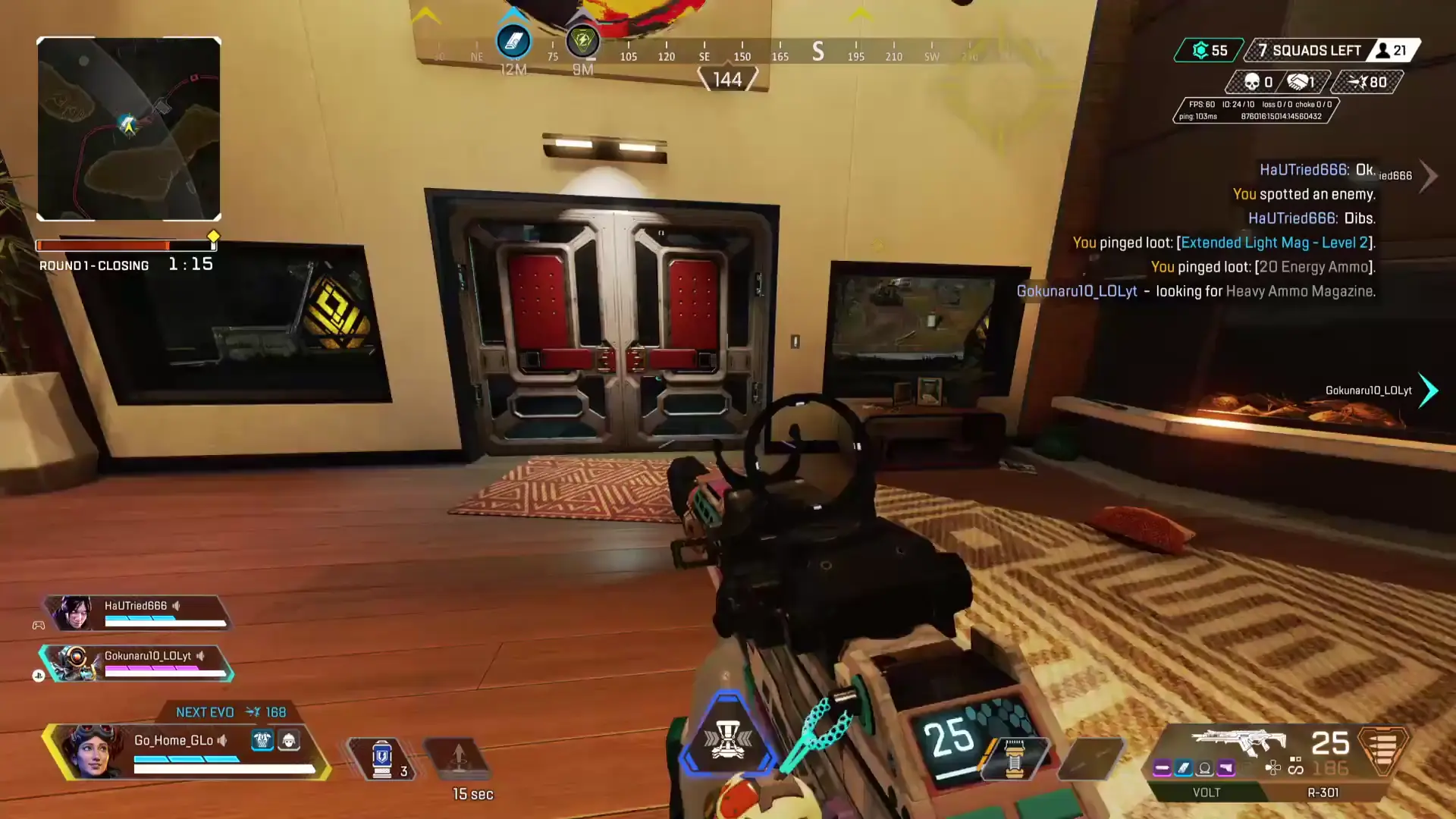
Task: Select the 1x optic attachment icon
Action: pos(1203,768)
